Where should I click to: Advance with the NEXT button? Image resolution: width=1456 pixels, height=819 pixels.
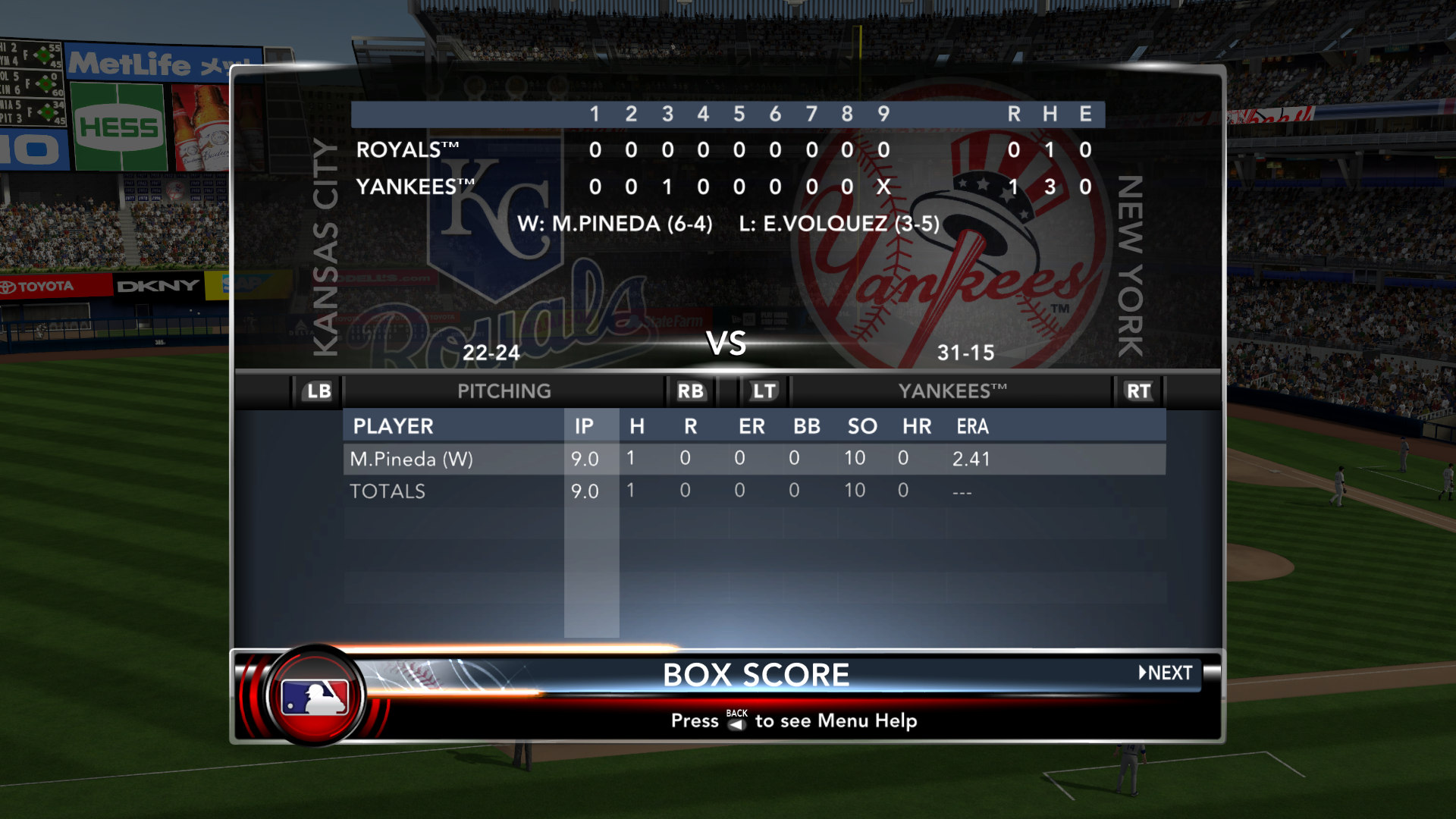tap(1166, 673)
